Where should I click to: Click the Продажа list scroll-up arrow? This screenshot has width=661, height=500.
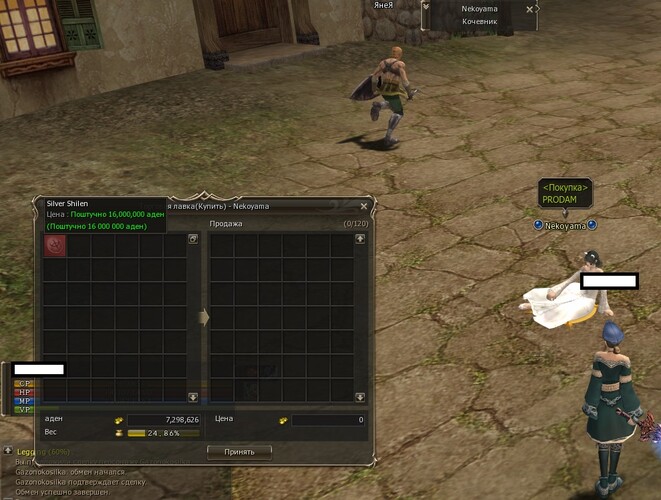click(360, 239)
